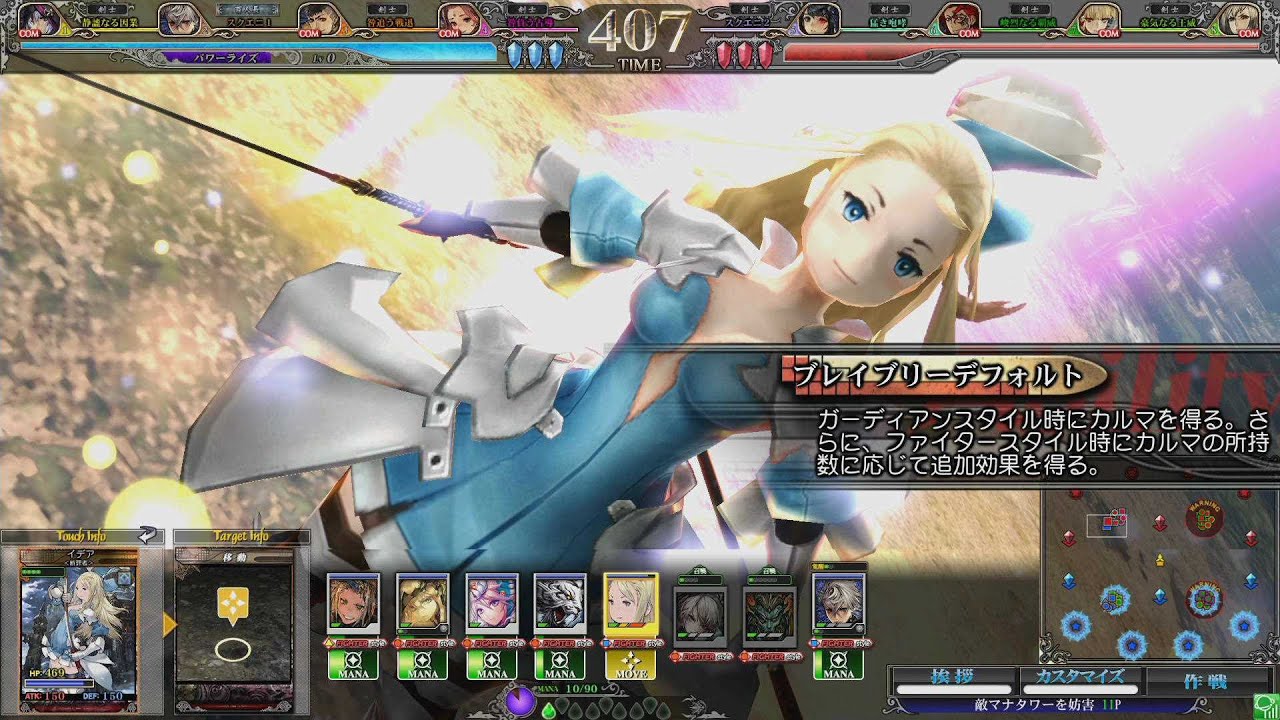Select the greyed-out dark dragon card
This screenshot has width=1280, height=720.
tap(769, 617)
